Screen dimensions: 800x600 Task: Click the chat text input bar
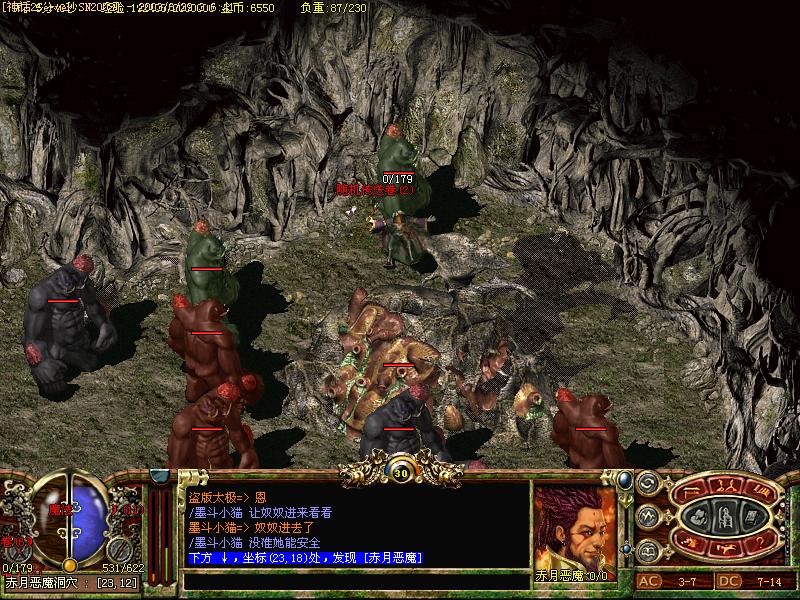click(355, 579)
